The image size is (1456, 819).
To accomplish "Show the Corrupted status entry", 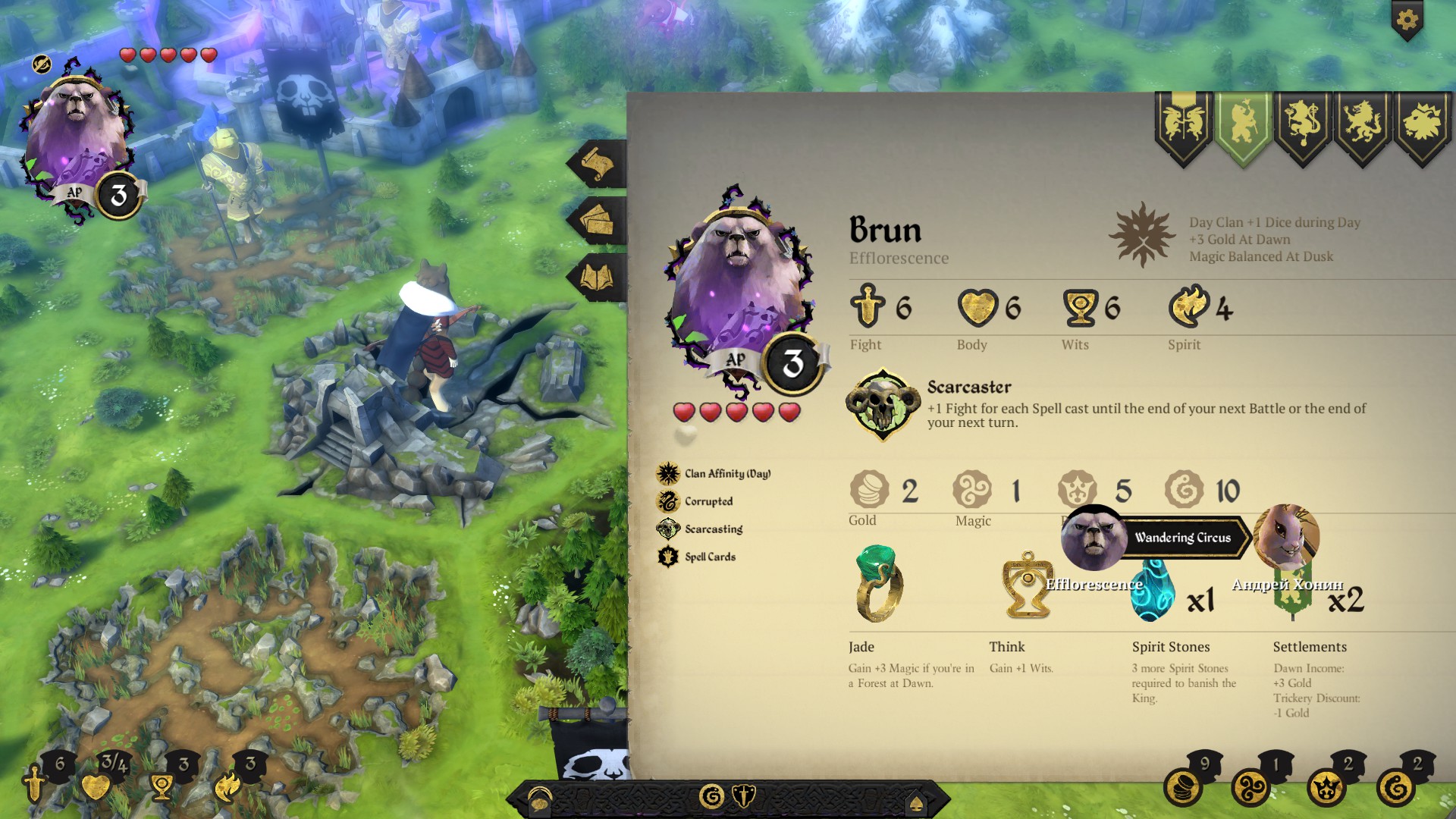I will point(708,501).
